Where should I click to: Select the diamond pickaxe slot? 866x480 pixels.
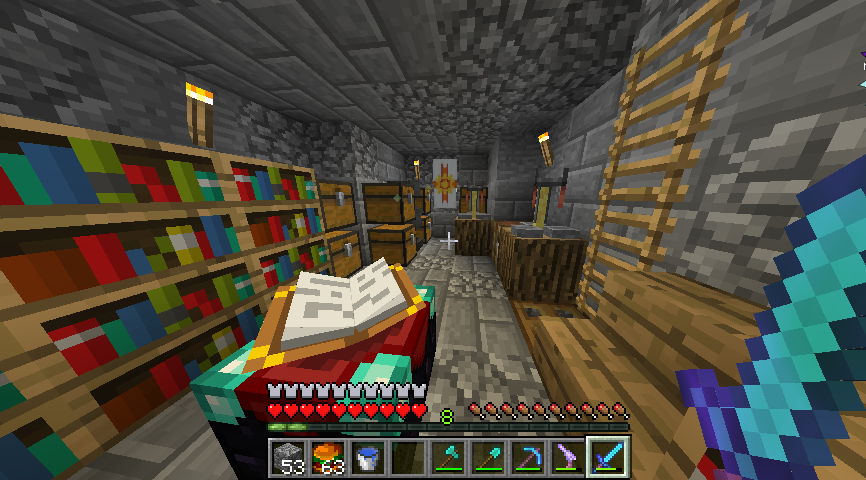point(528,458)
